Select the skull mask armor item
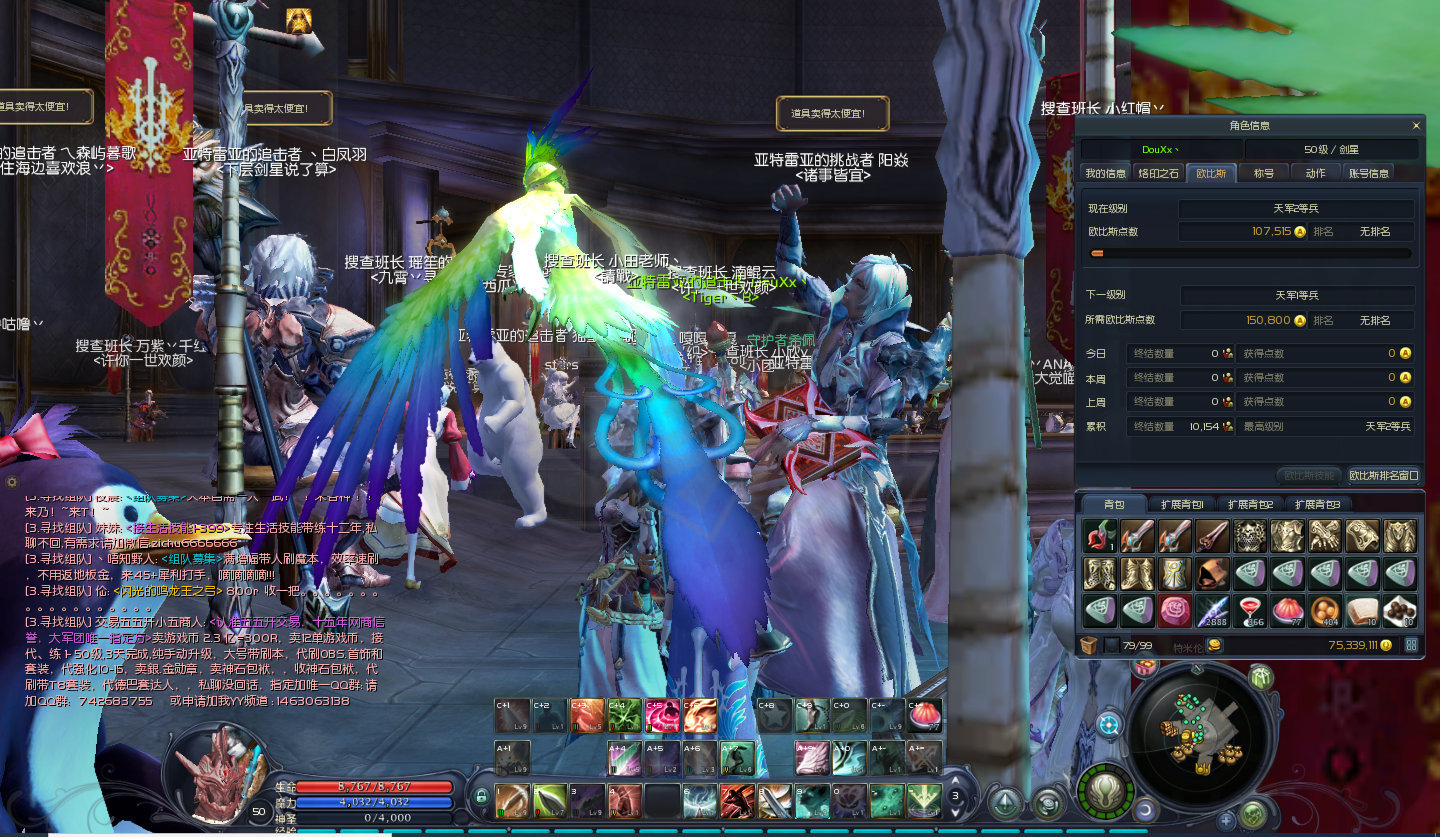The height and width of the screenshot is (837, 1440). 1250,536
